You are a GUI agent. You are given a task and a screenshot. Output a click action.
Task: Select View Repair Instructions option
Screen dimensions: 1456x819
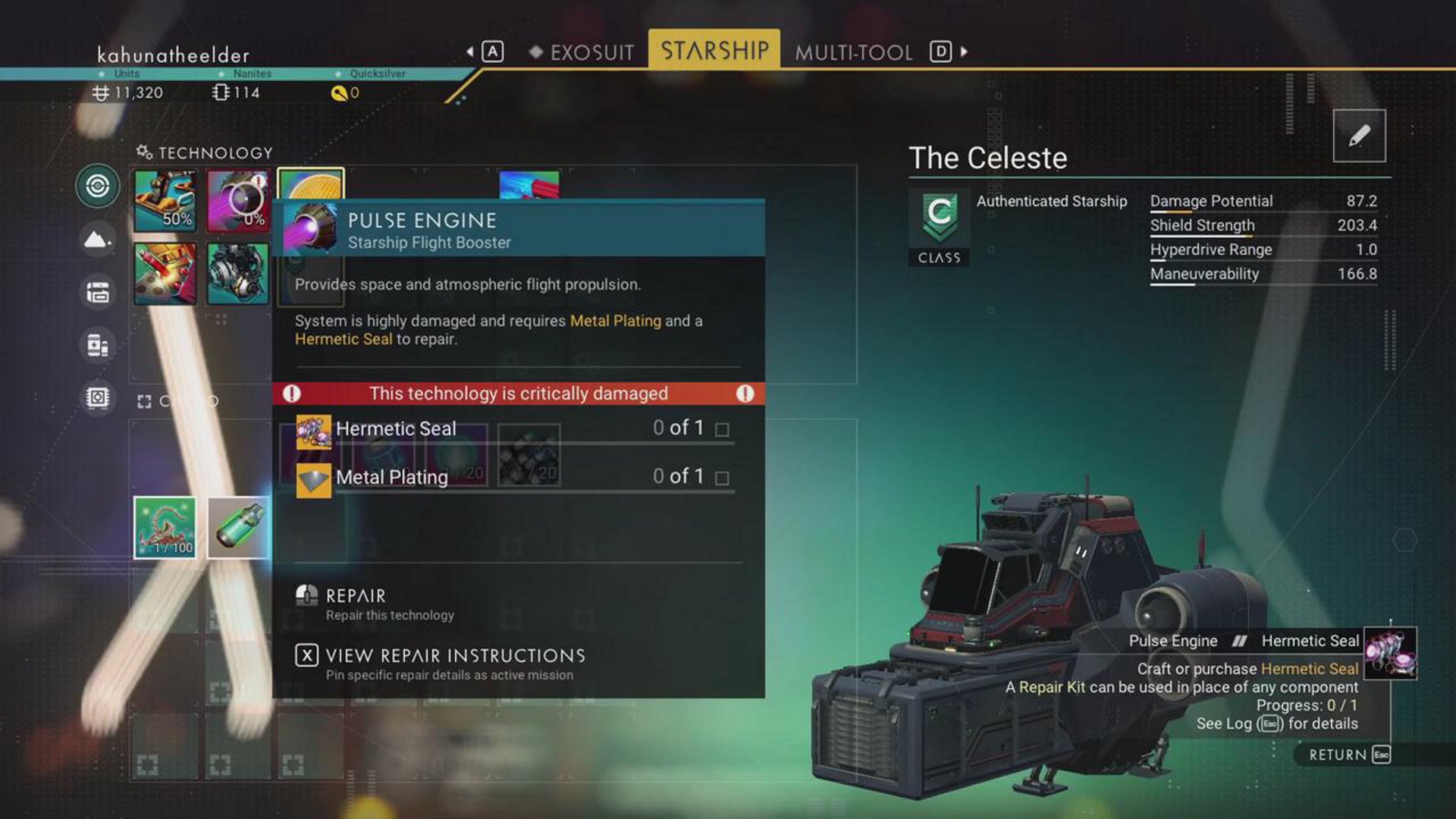pos(455,662)
